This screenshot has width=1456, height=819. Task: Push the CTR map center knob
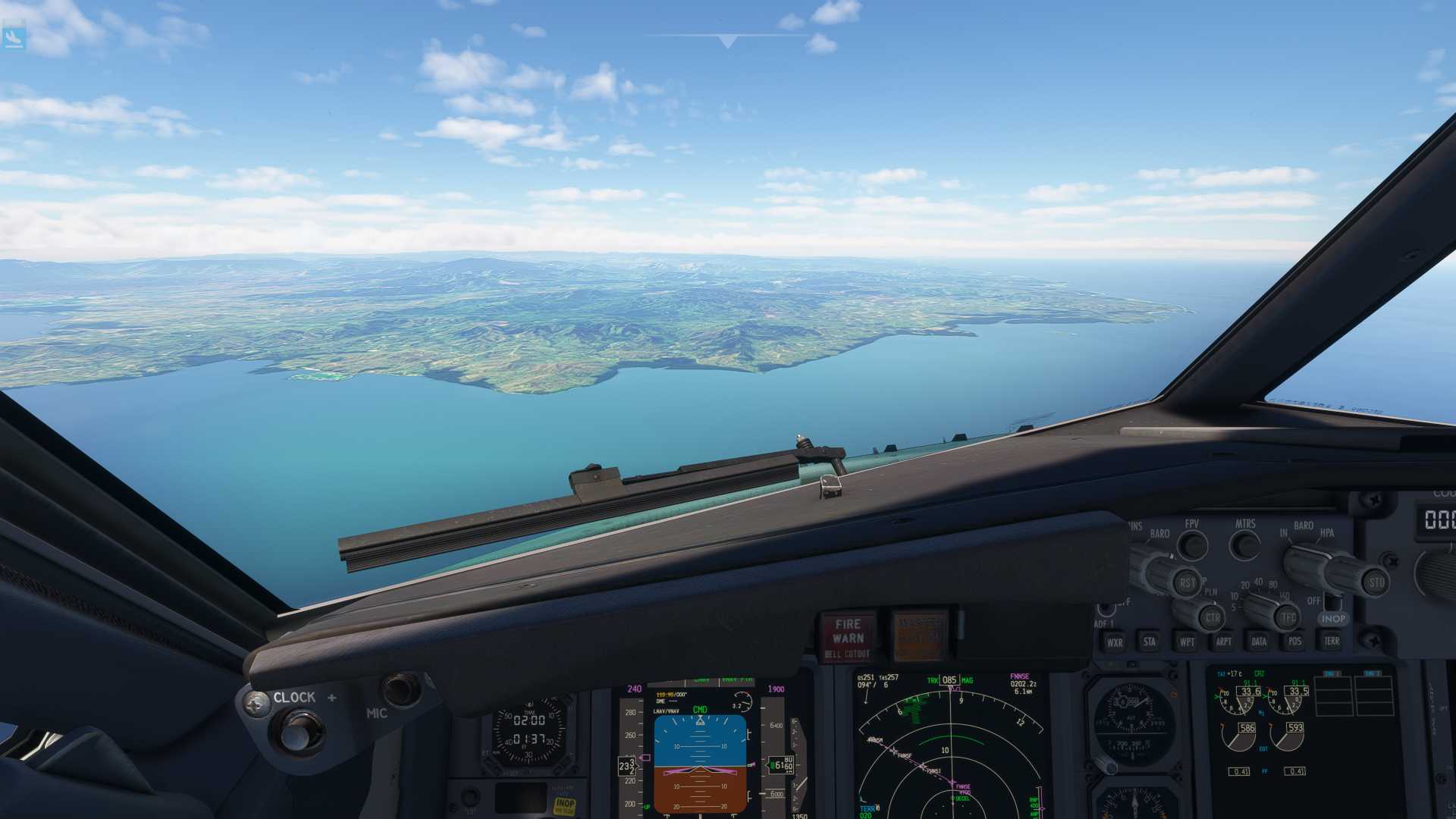click(1212, 618)
